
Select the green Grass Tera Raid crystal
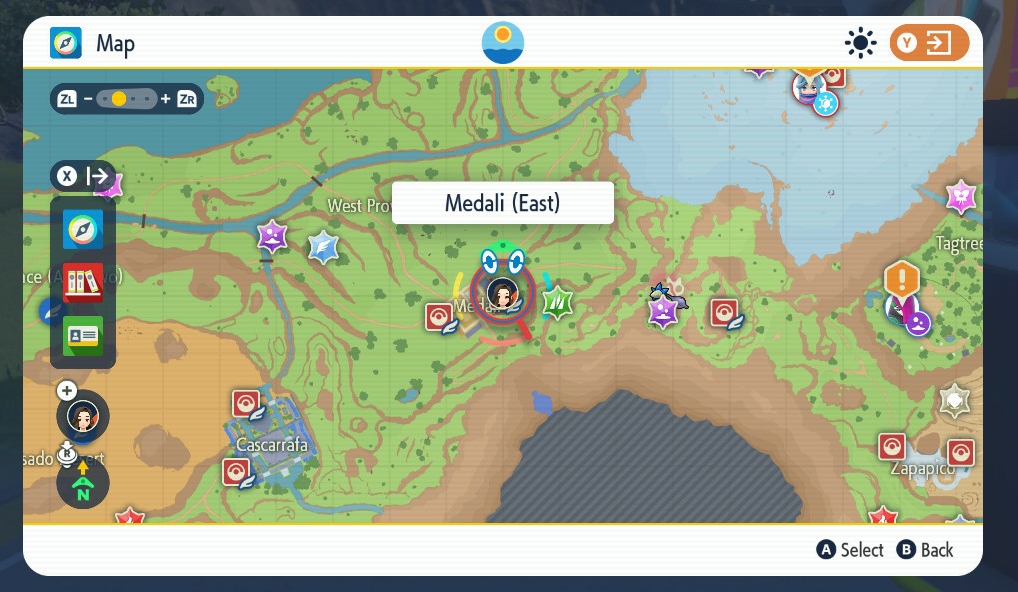tap(556, 300)
